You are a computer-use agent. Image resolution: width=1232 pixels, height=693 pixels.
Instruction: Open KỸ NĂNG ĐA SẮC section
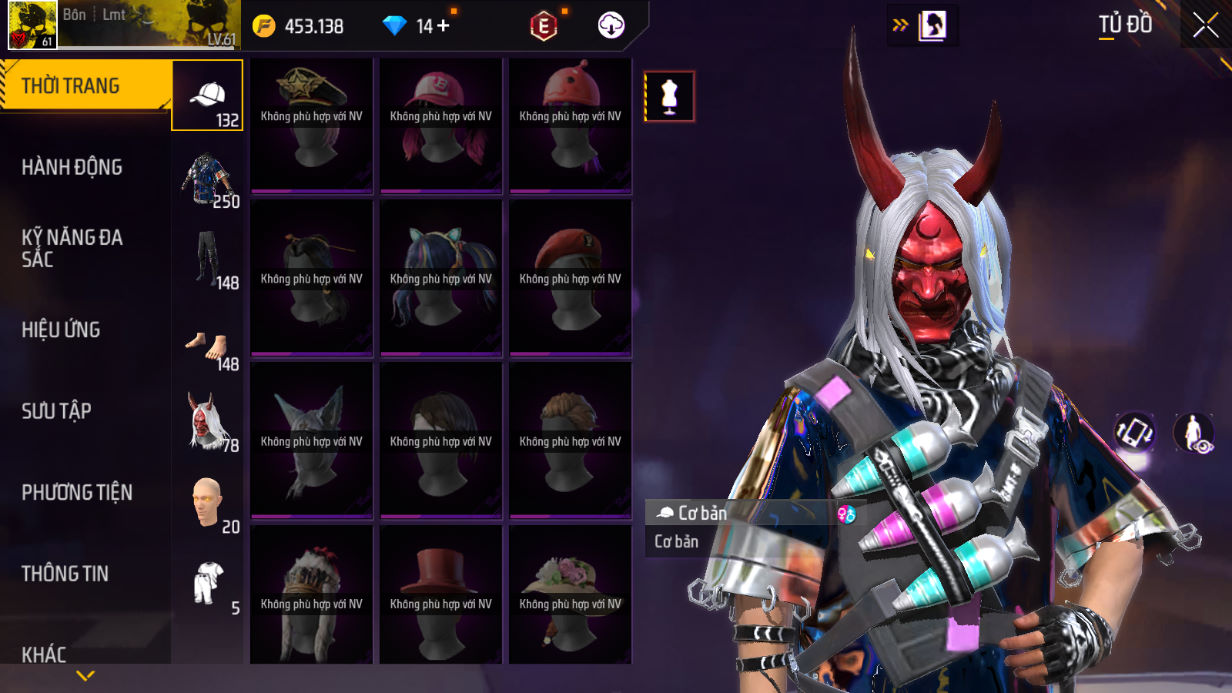85,248
